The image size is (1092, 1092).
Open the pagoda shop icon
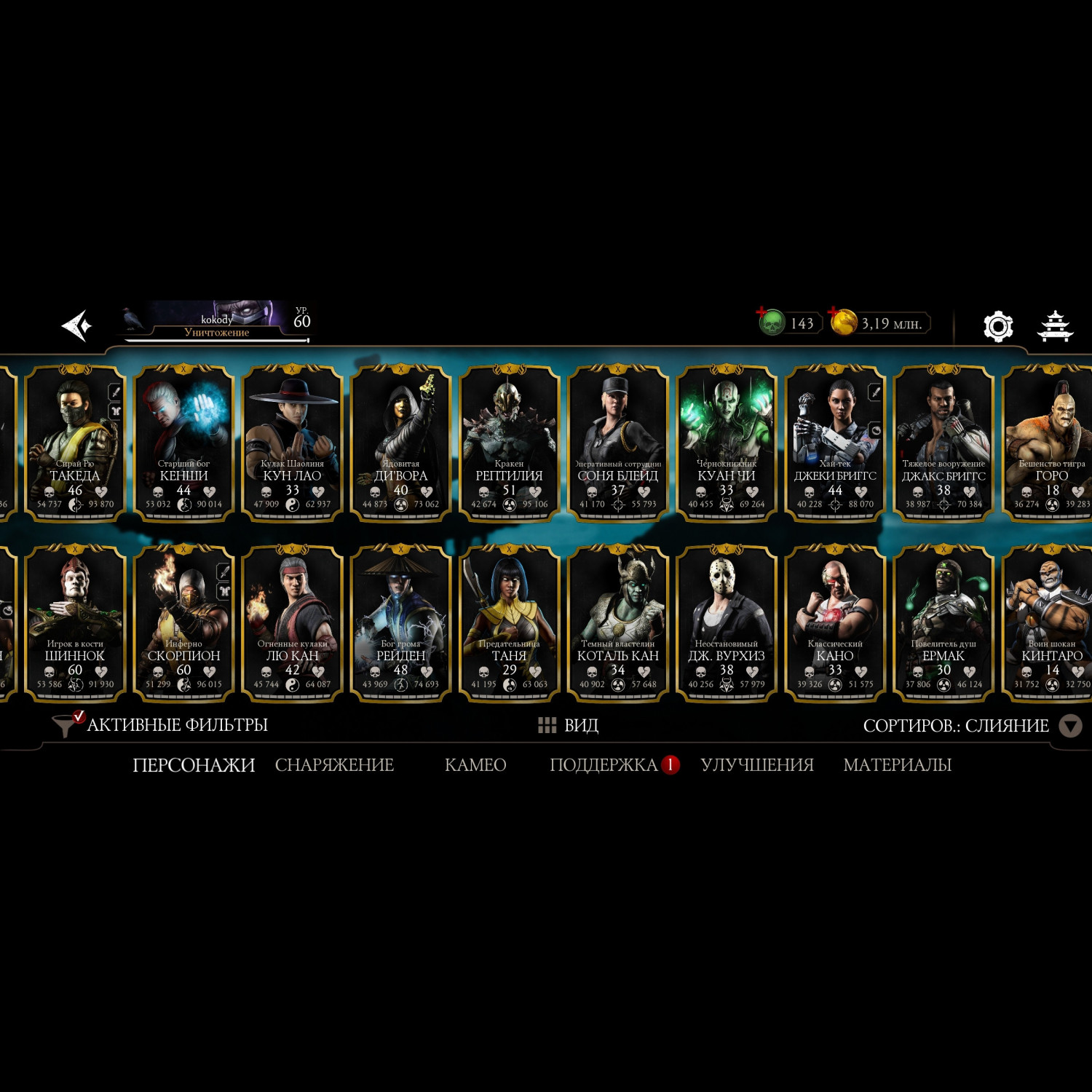pyautogui.click(x=1054, y=326)
